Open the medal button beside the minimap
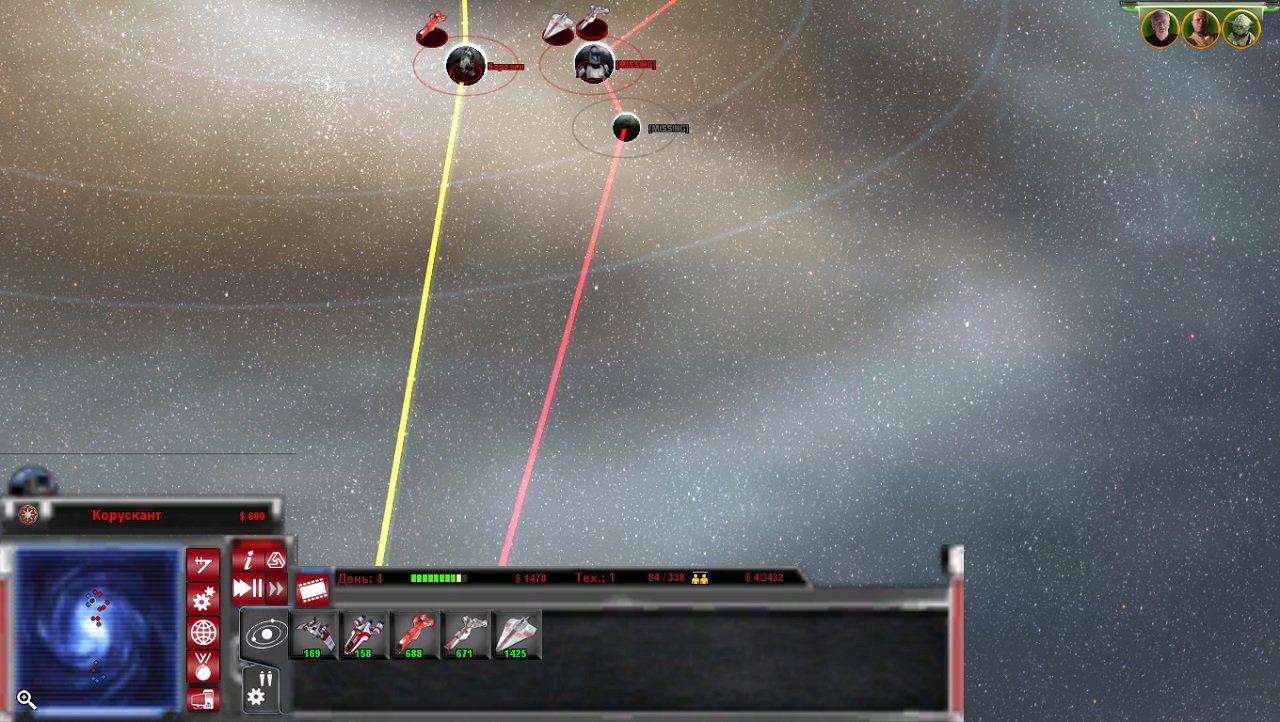The image size is (1280, 722). pos(203,666)
